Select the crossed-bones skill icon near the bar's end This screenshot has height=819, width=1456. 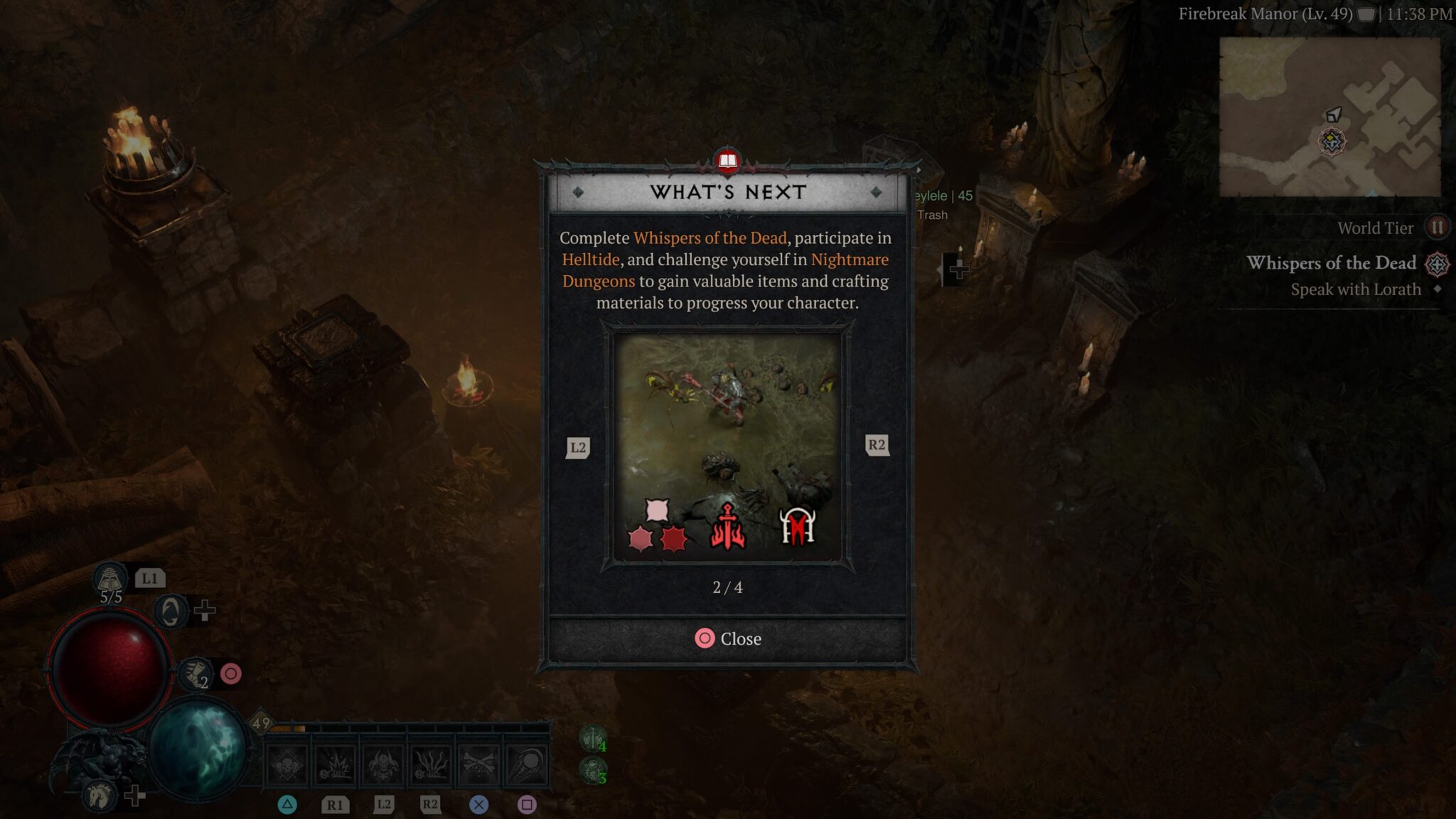(478, 763)
